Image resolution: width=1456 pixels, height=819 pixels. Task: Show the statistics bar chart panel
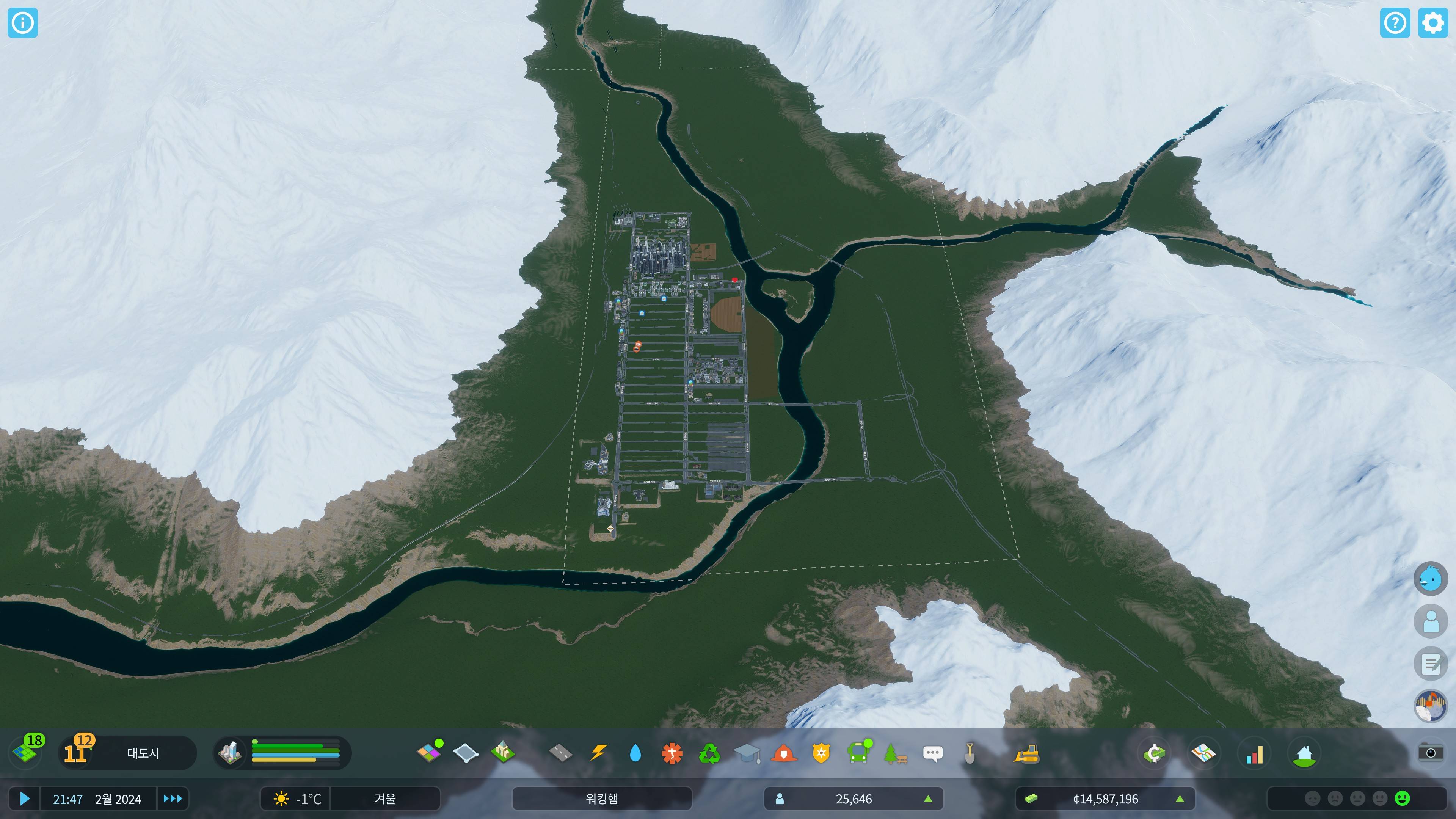(x=1254, y=754)
